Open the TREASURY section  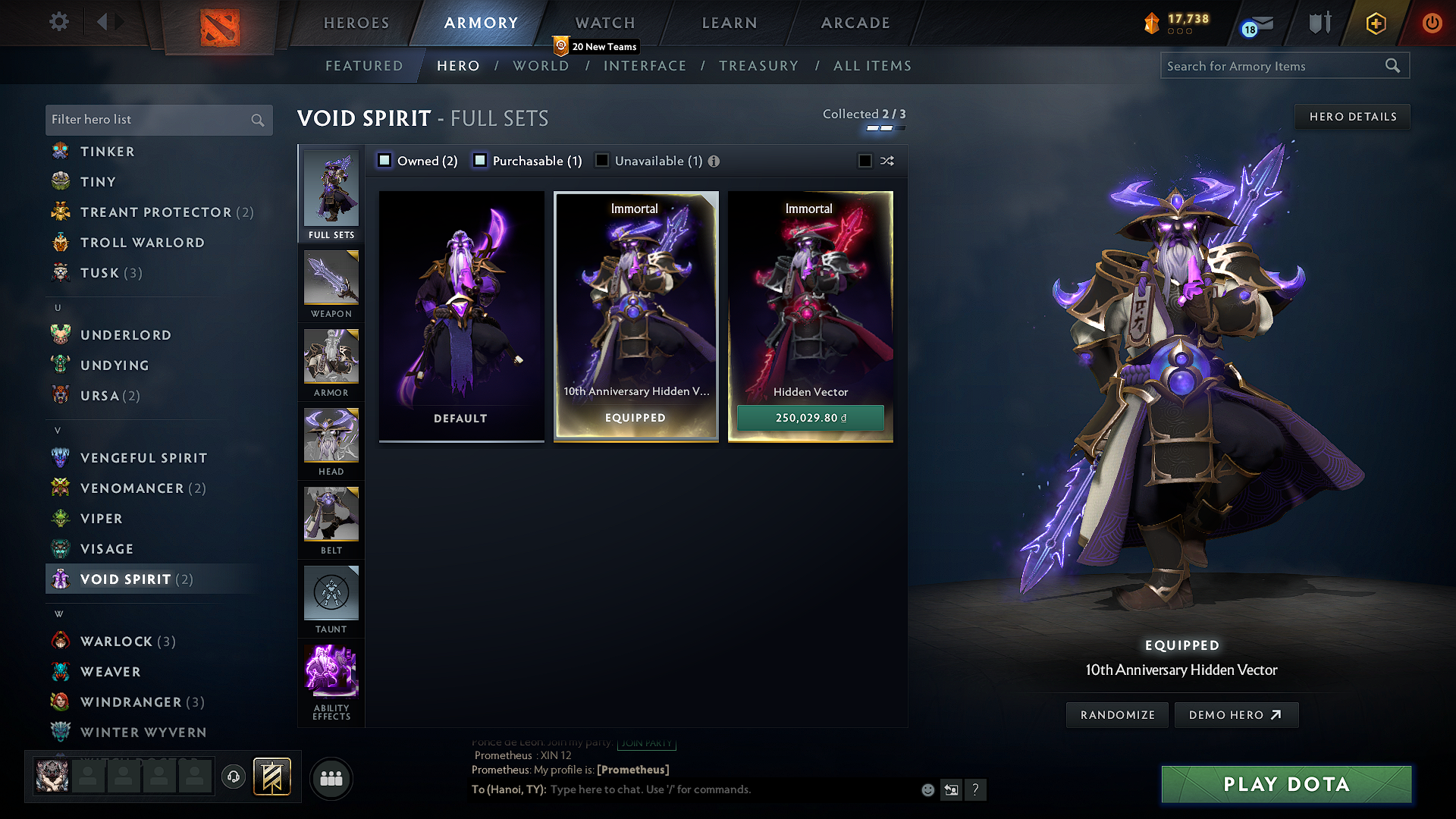(759, 66)
